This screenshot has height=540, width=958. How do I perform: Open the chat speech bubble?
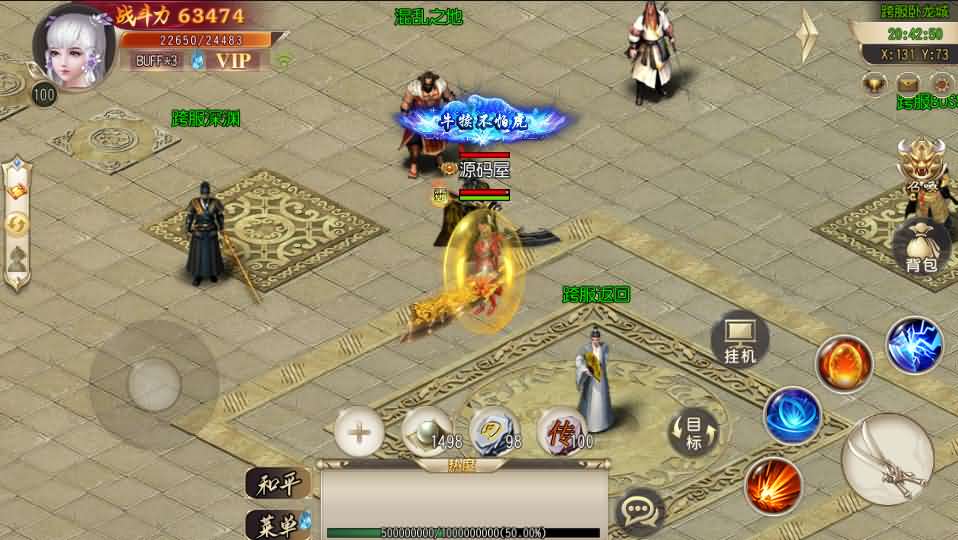pyautogui.click(x=639, y=512)
